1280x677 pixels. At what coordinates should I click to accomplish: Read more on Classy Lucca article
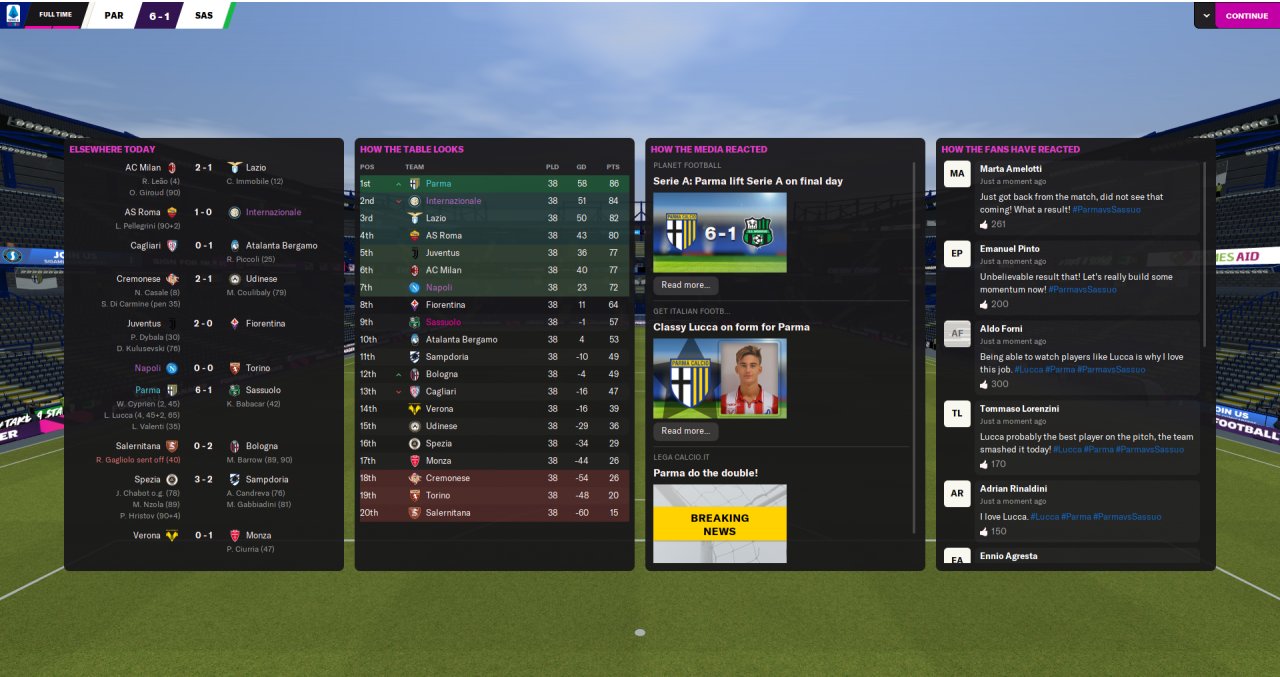click(x=685, y=431)
